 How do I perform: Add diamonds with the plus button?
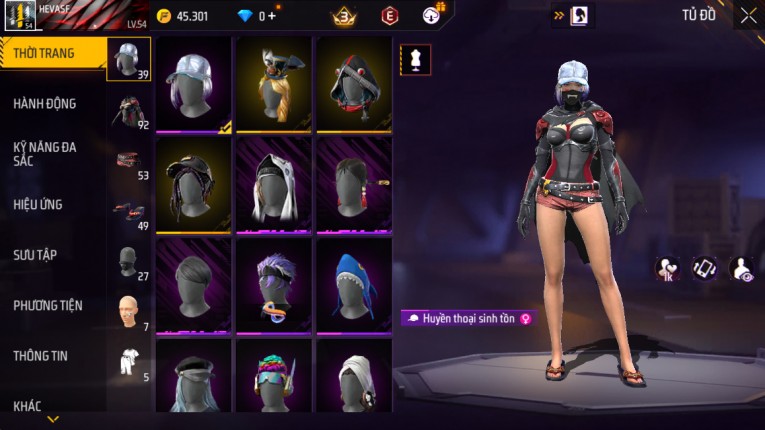(274, 16)
